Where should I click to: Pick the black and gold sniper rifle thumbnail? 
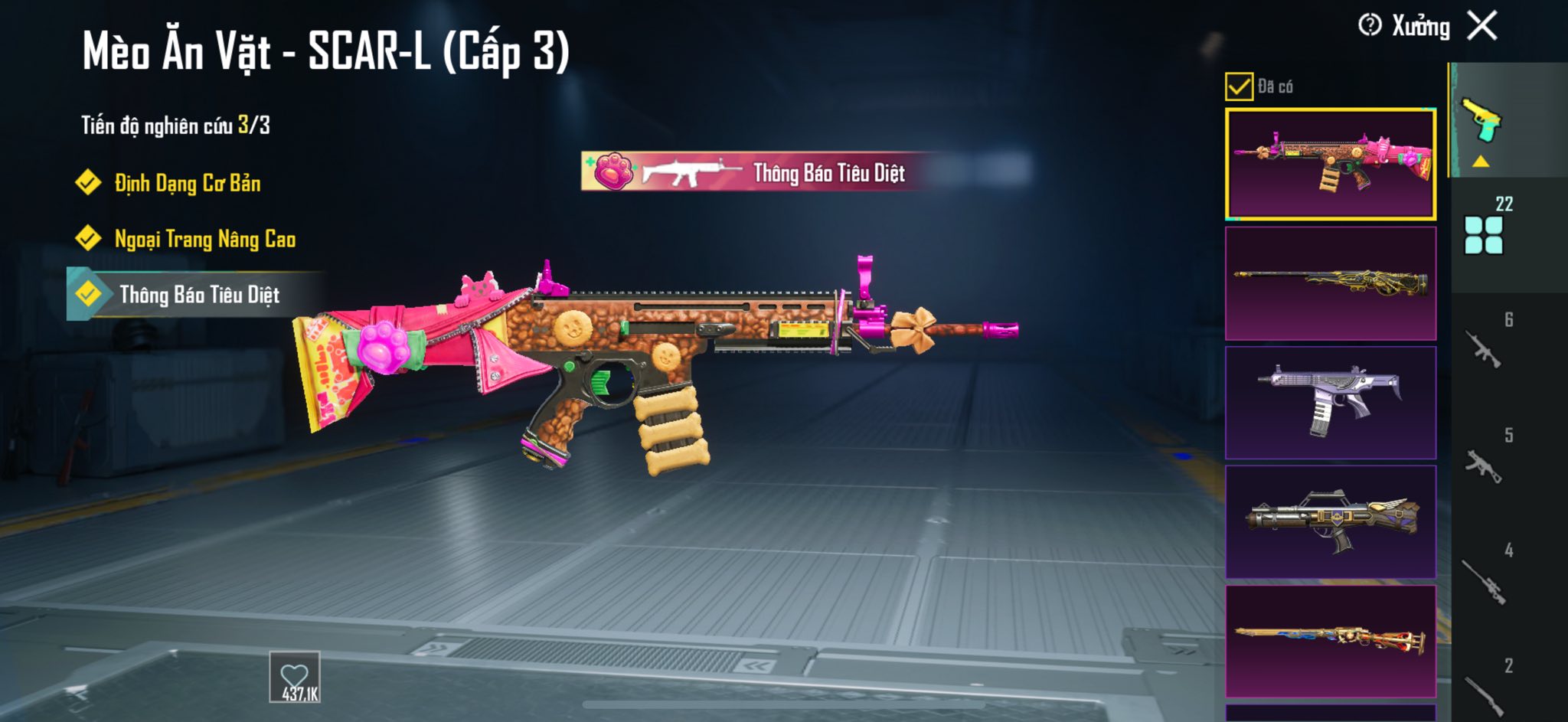click(x=1331, y=283)
